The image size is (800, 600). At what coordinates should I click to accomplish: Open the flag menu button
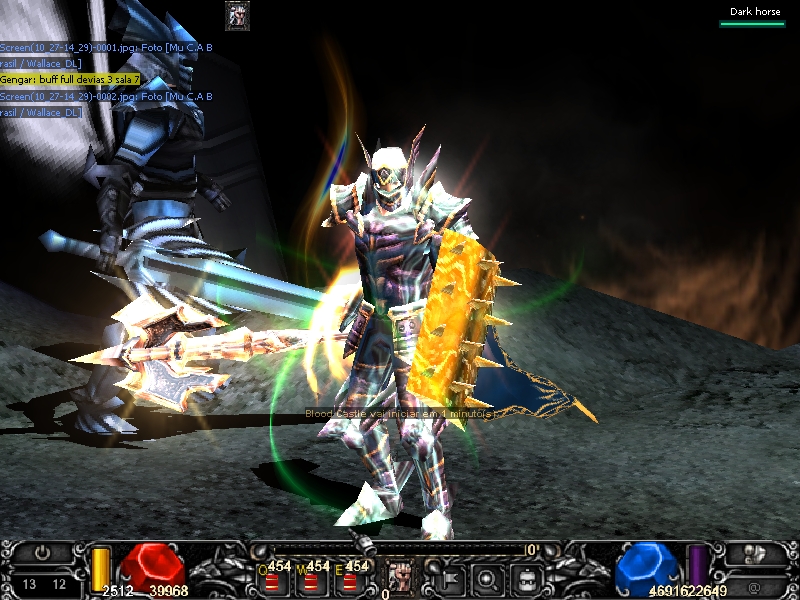pyautogui.click(x=448, y=577)
